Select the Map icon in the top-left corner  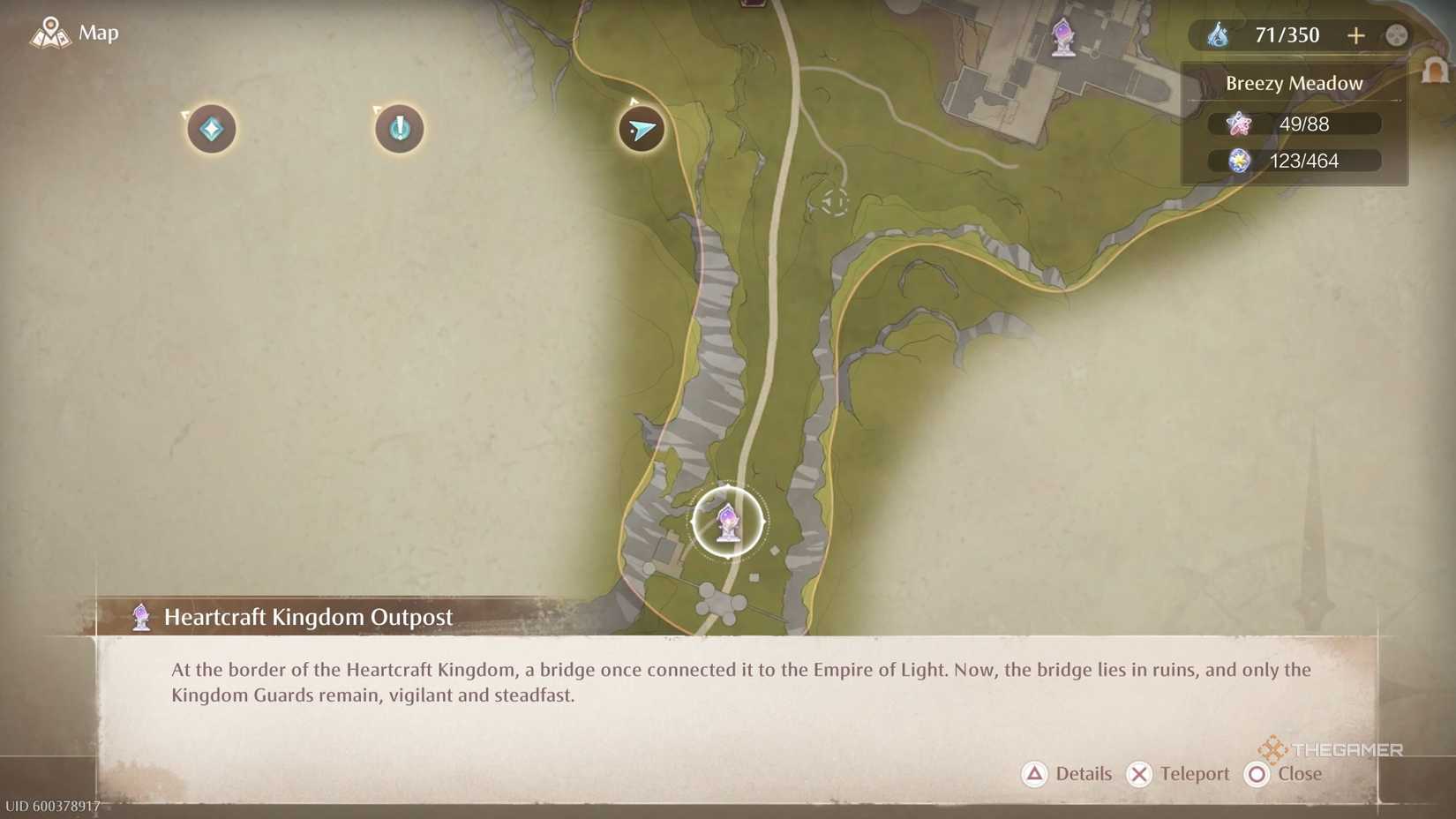[50, 33]
